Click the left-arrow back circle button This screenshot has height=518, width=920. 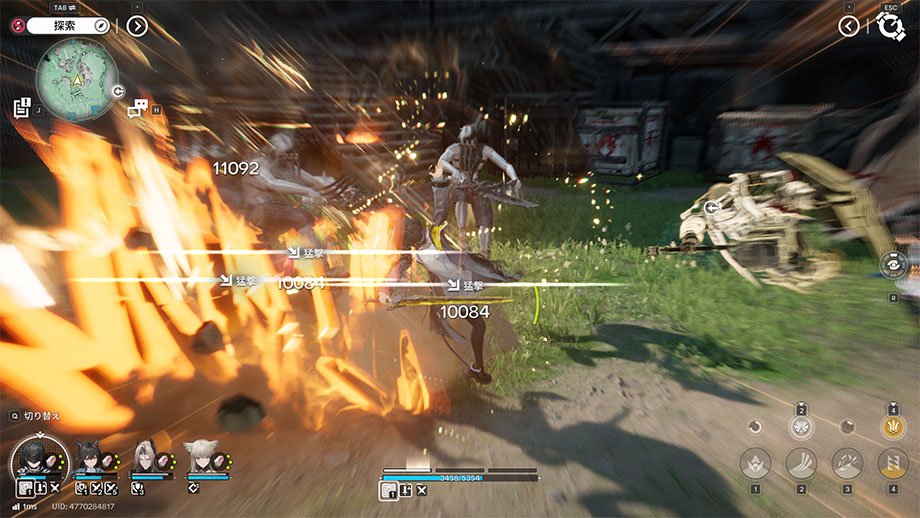[849, 26]
